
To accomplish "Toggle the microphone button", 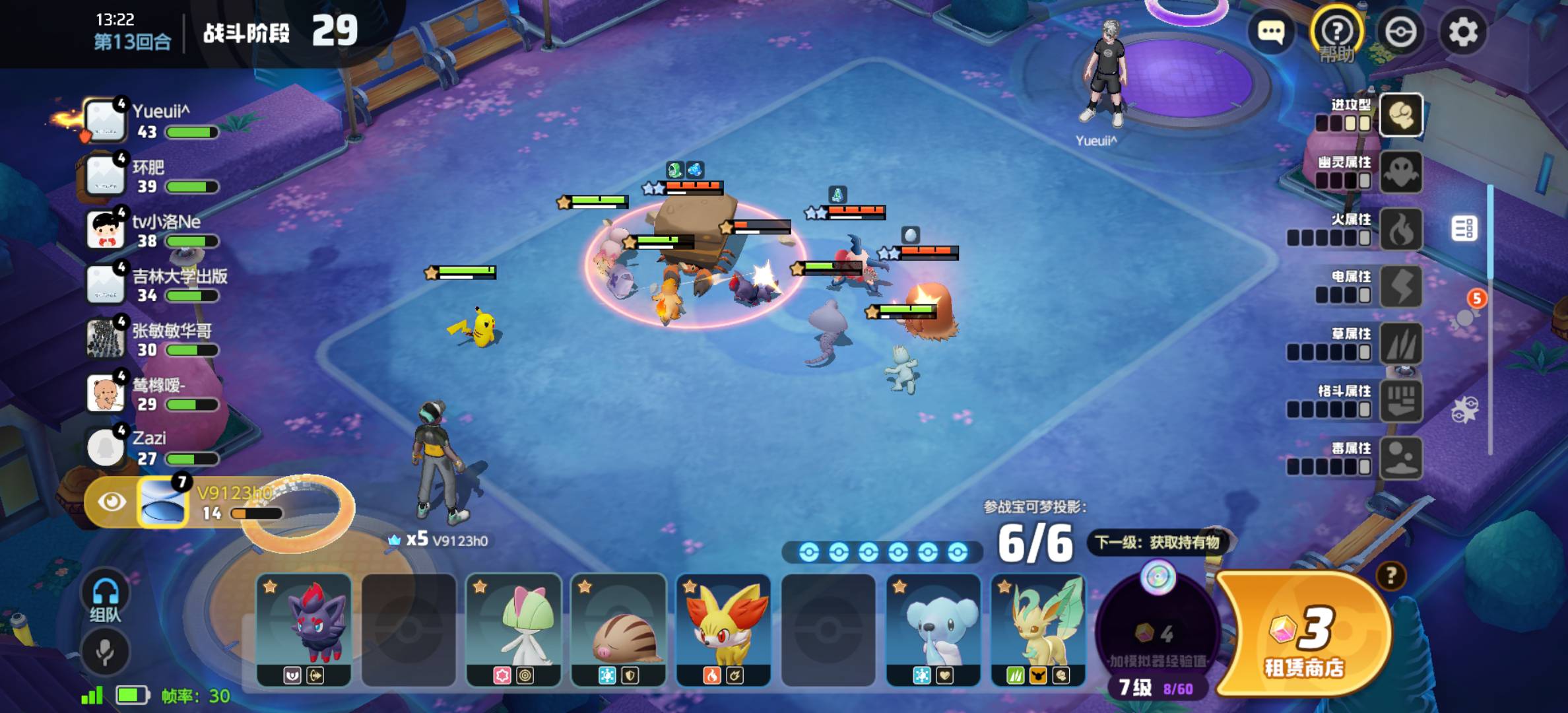I will tap(105, 652).
